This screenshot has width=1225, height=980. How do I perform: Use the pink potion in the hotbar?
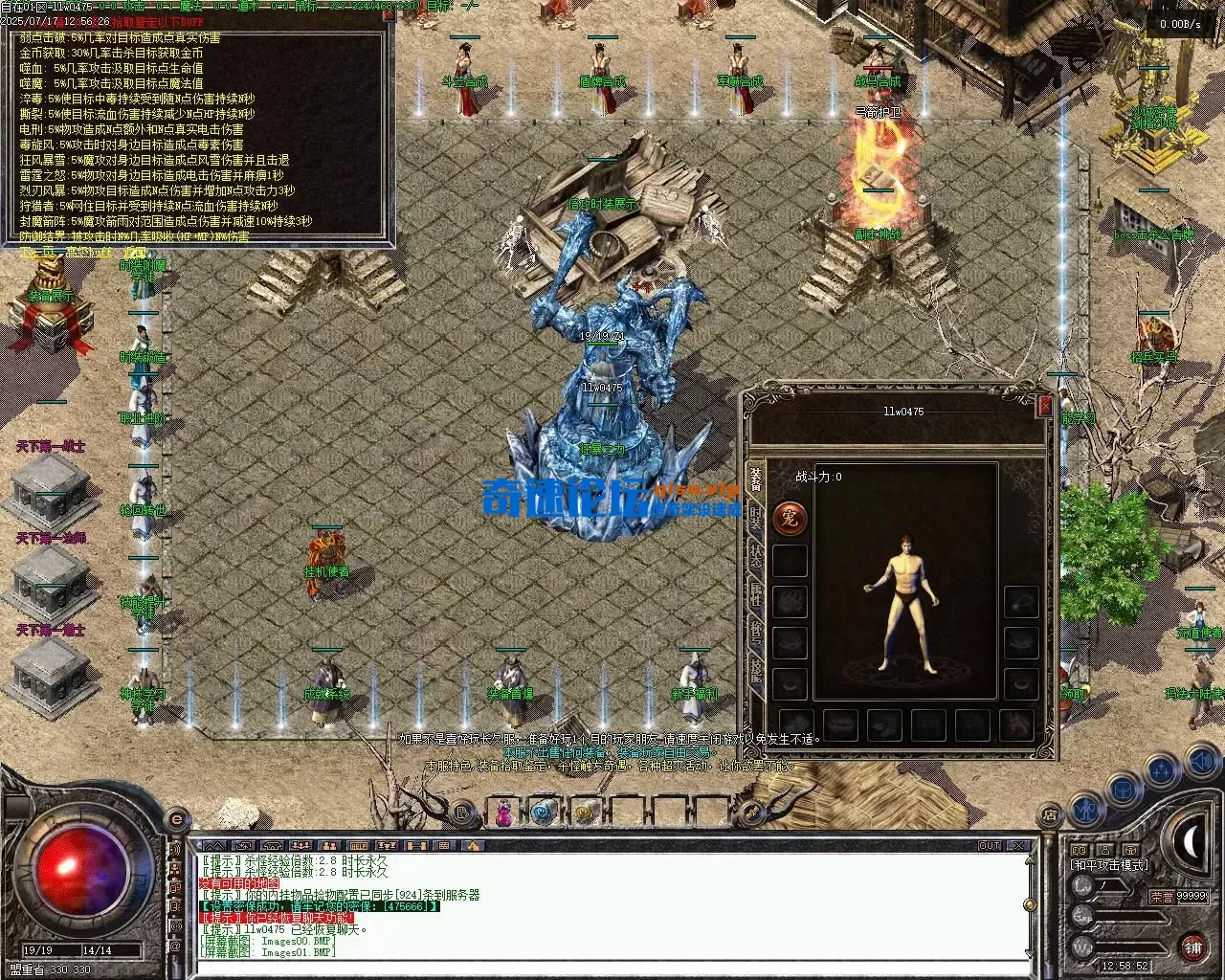(502, 813)
